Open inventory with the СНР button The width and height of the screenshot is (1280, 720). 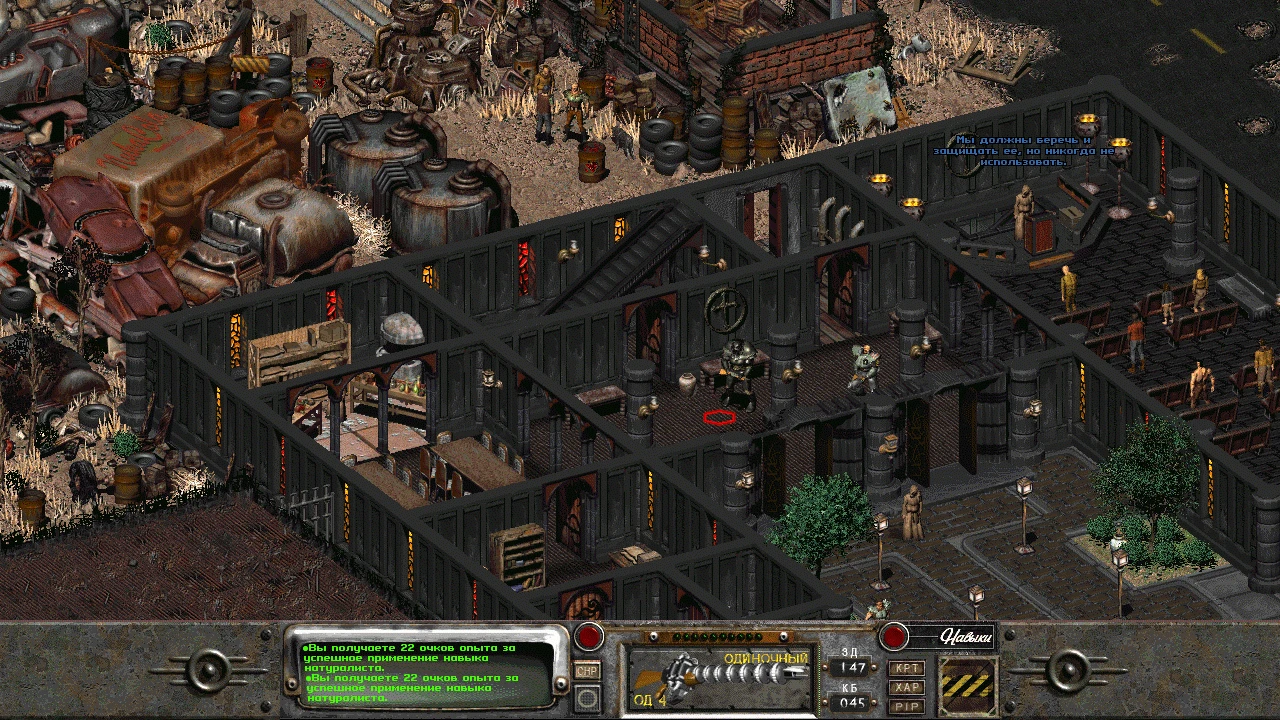pyautogui.click(x=586, y=672)
